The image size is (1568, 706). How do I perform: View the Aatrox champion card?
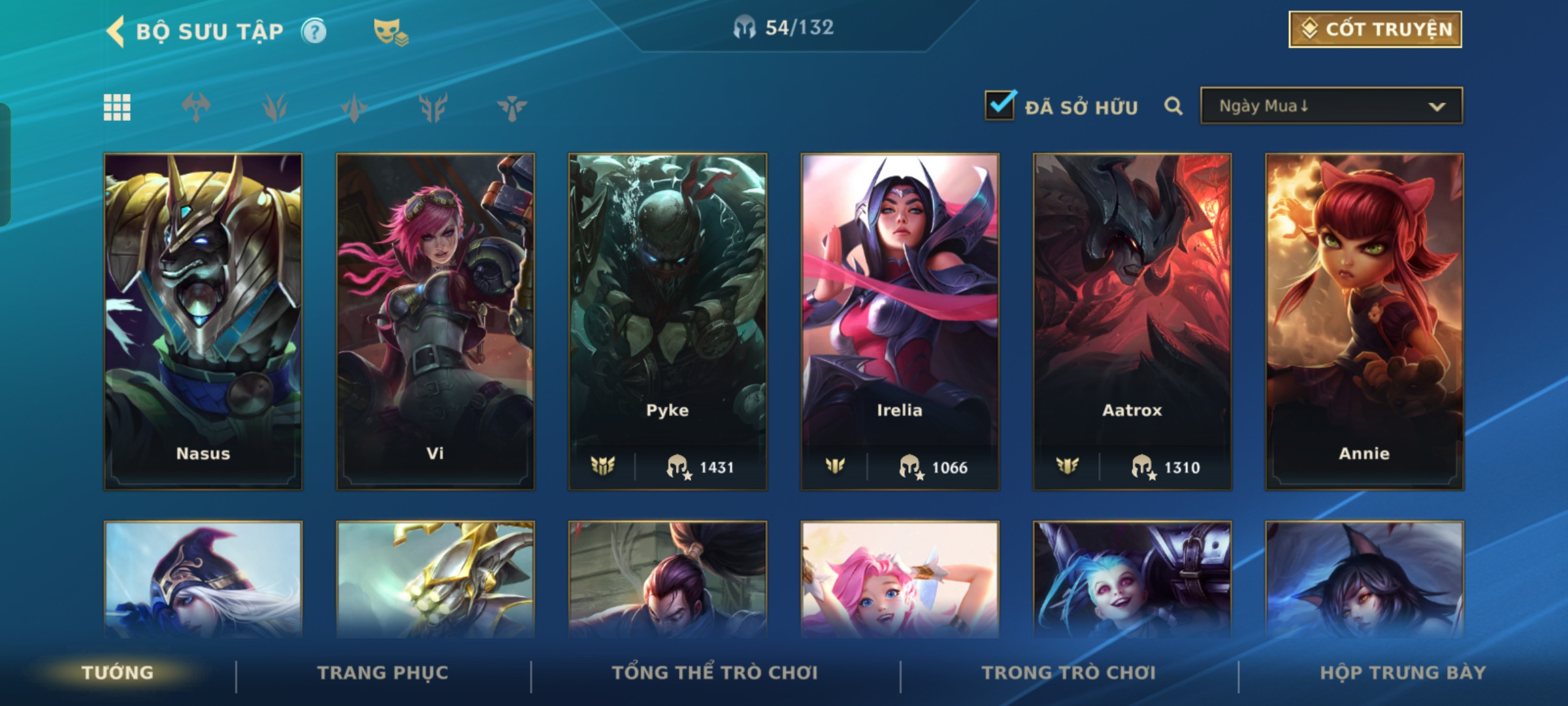tap(1132, 322)
